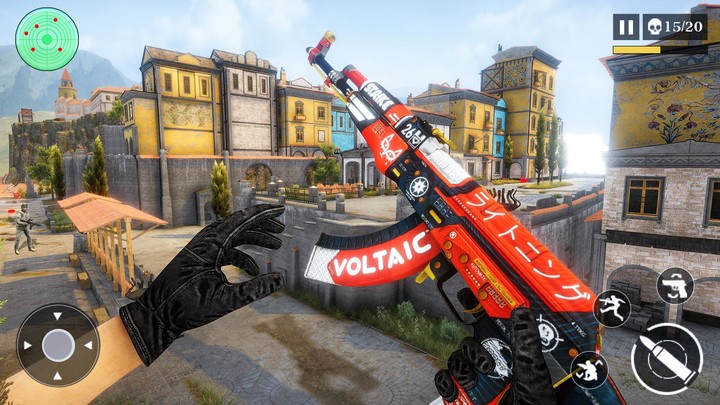Activate the jump action button
This screenshot has height=405, width=720.
pyautogui.click(x=611, y=308)
